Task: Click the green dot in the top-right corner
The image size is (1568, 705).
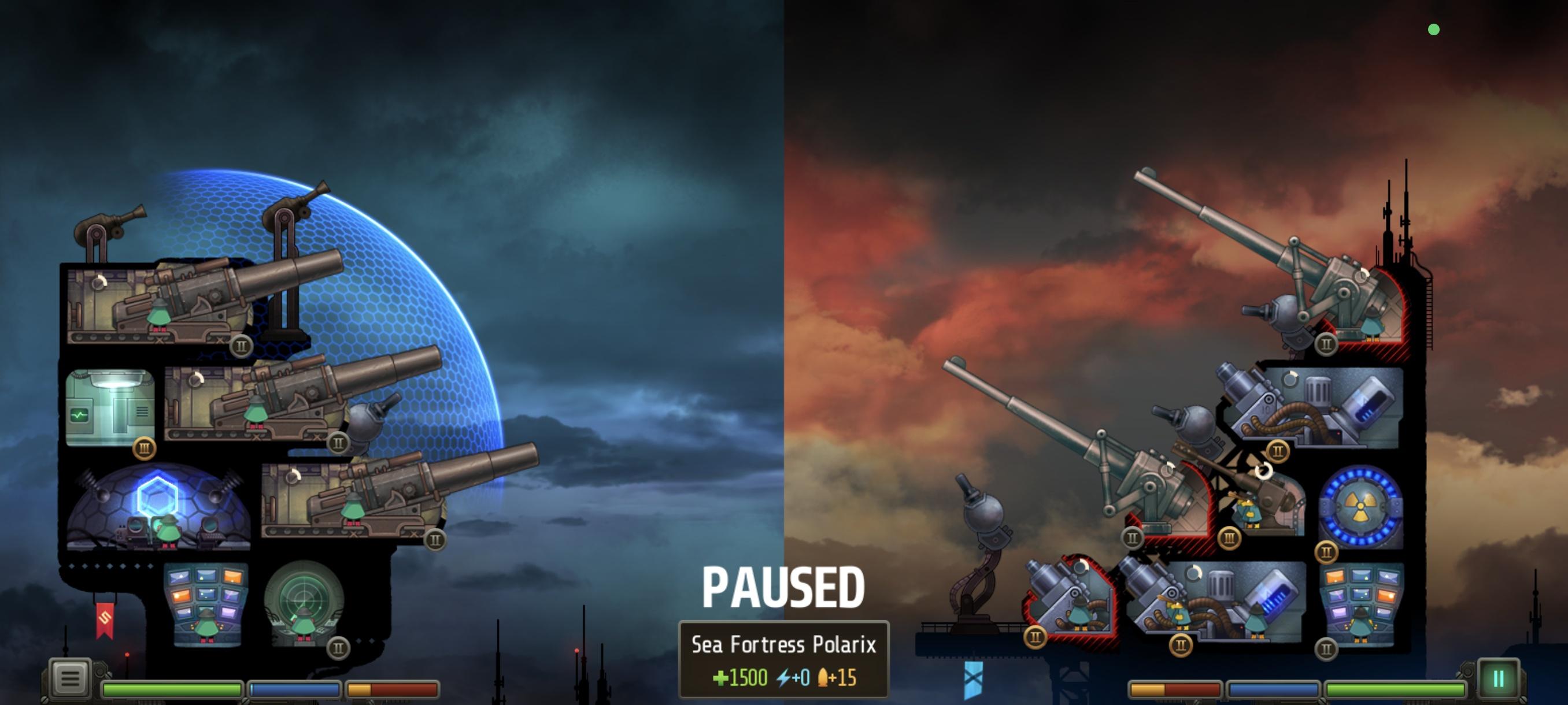Action: point(1433,28)
